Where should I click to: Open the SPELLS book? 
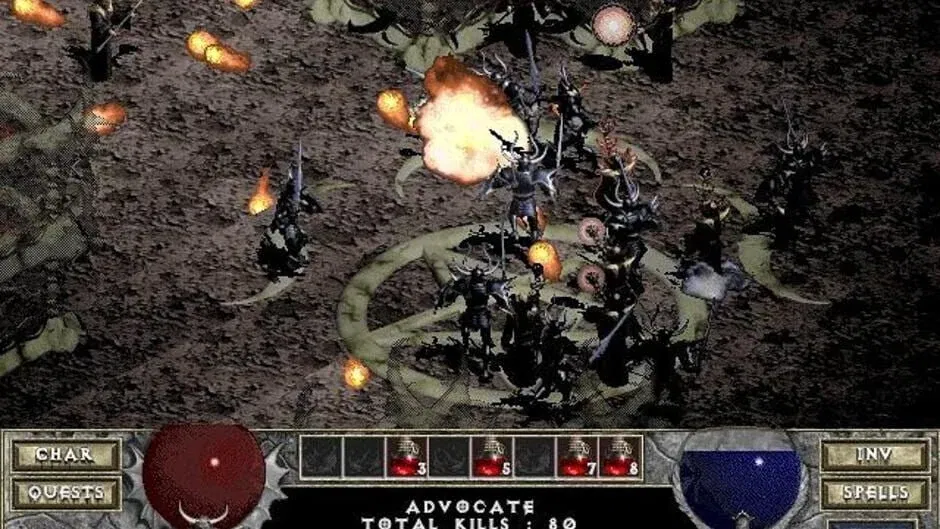click(873, 492)
